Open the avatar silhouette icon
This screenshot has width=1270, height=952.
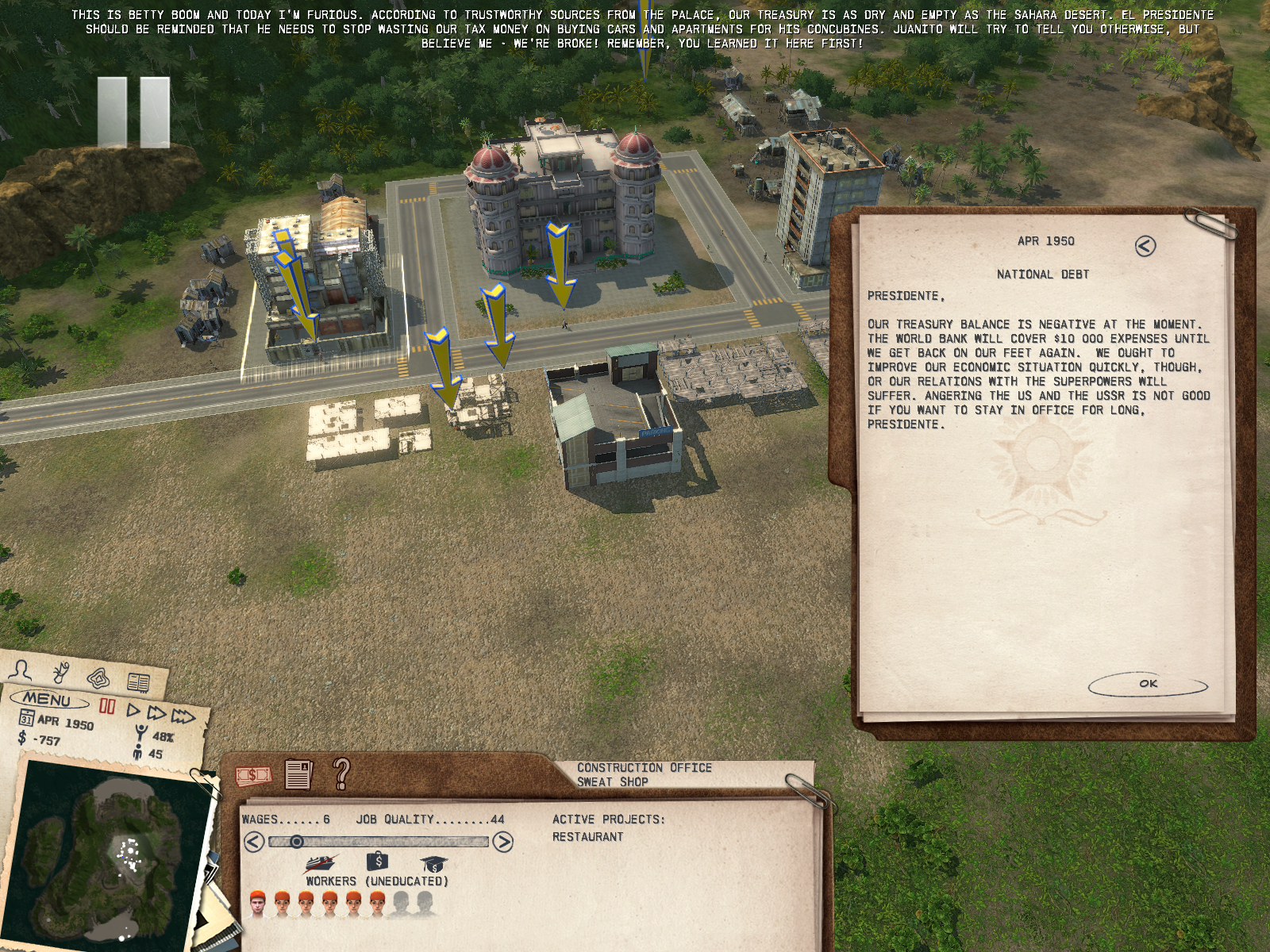pyautogui.click(x=23, y=671)
